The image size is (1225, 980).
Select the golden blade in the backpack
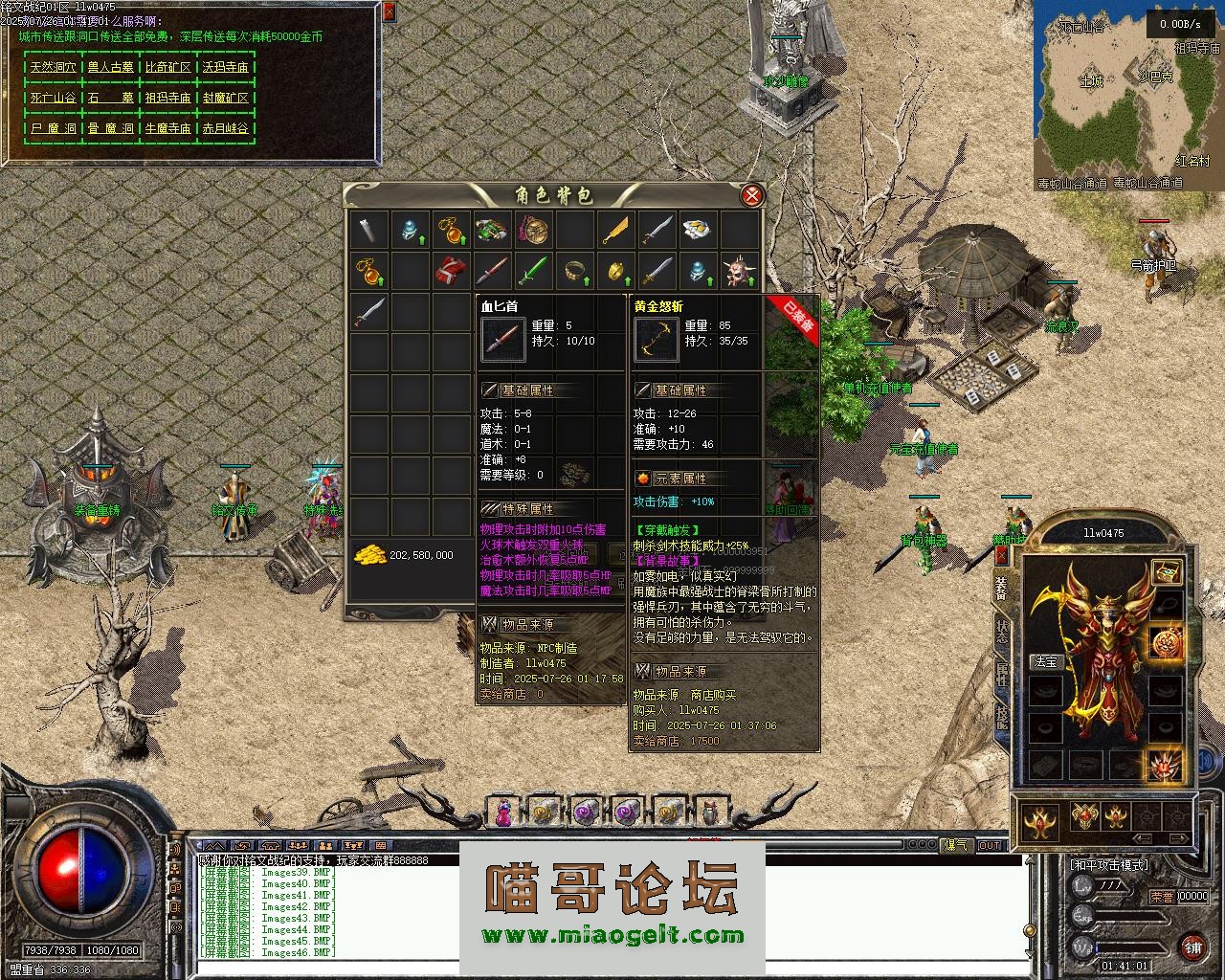pyautogui.click(x=616, y=230)
